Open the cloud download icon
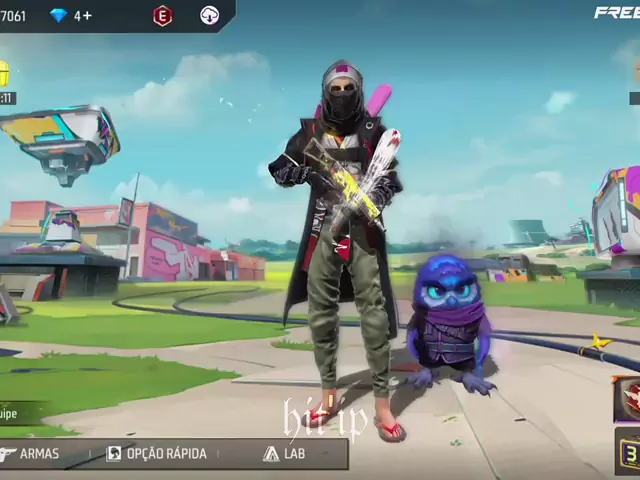Viewport: 640px width, 480px height. click(x=209, y=15)
